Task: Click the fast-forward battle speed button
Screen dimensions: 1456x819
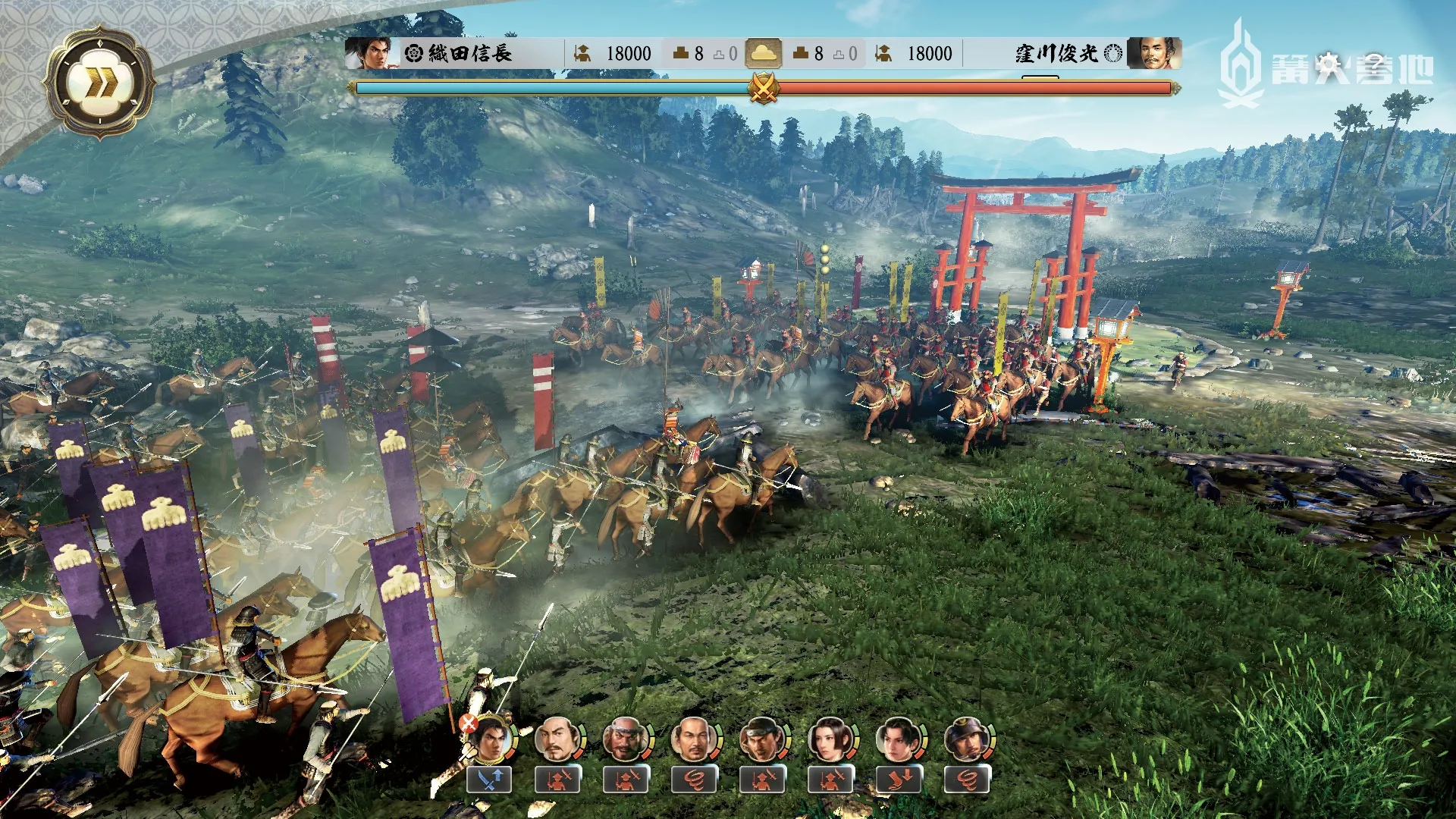Action: [x=99, y=83]
